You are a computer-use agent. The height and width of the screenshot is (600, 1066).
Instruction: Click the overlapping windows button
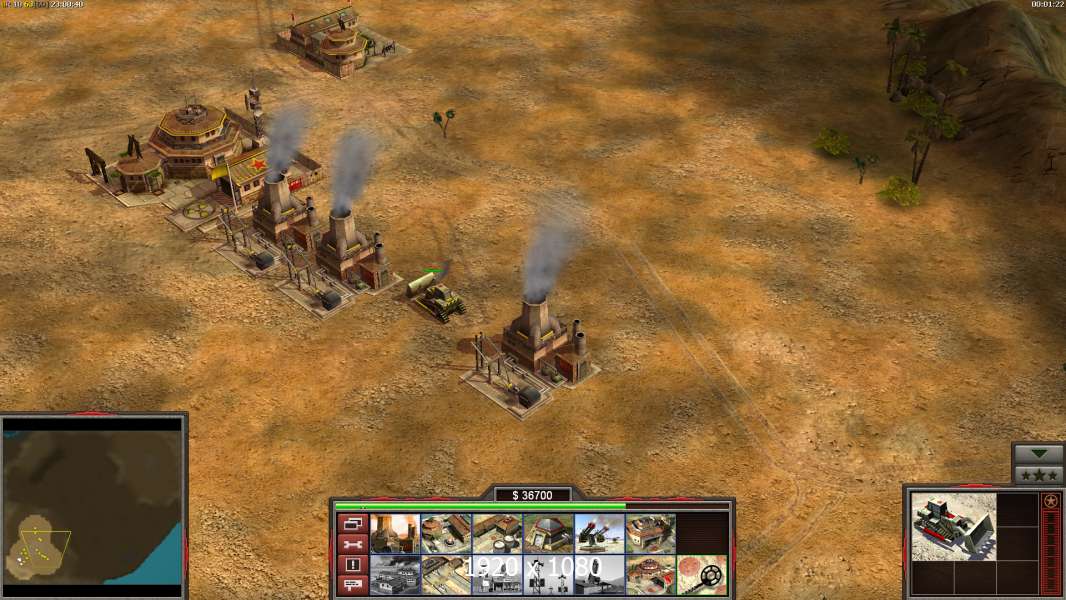351,524
